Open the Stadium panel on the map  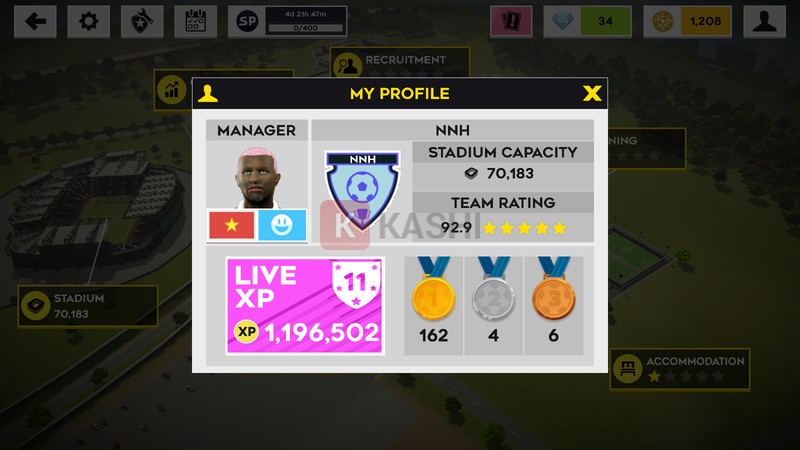[x=88, y=306]
